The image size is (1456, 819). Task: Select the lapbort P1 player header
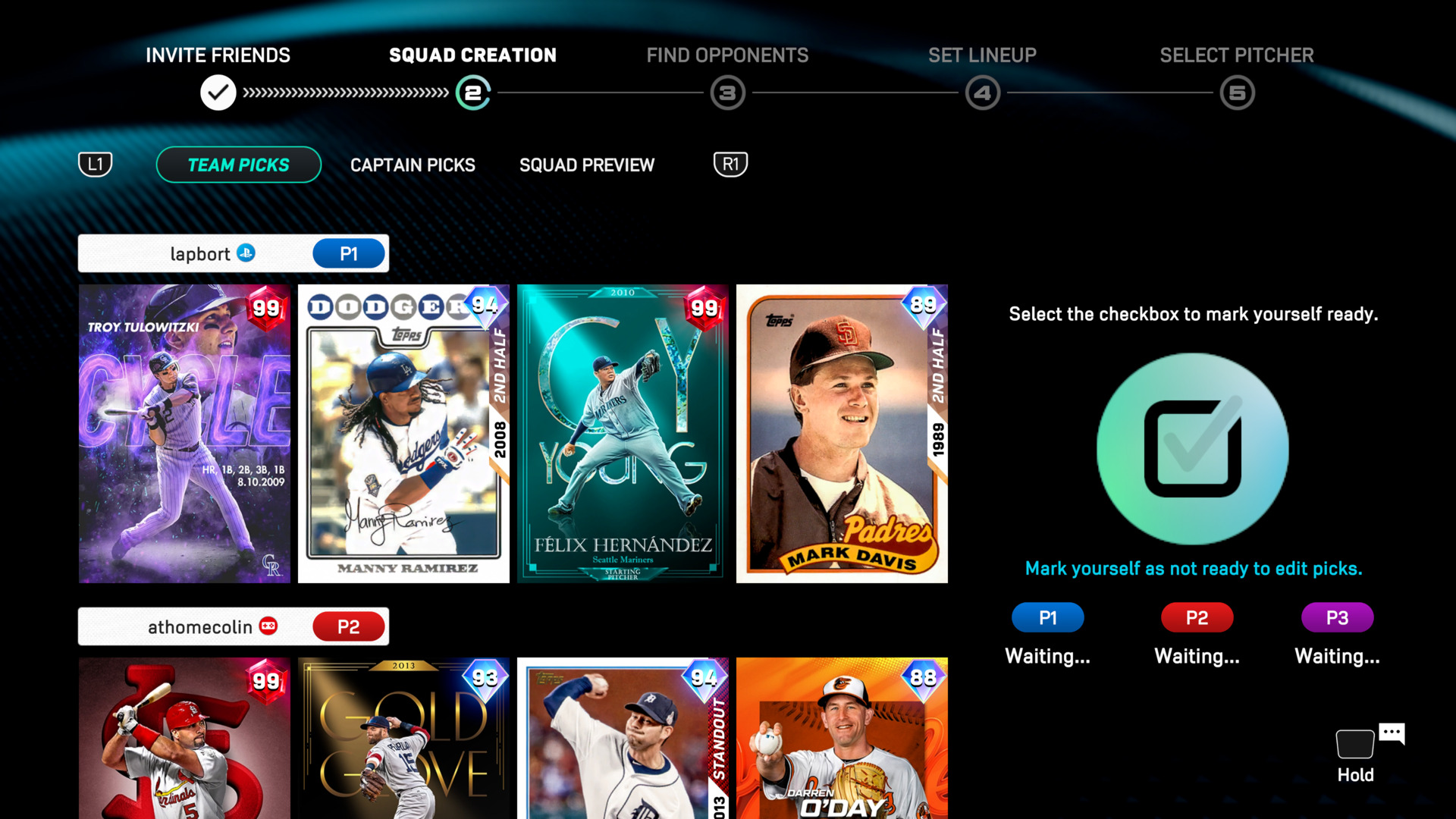(x=233, y=253)
